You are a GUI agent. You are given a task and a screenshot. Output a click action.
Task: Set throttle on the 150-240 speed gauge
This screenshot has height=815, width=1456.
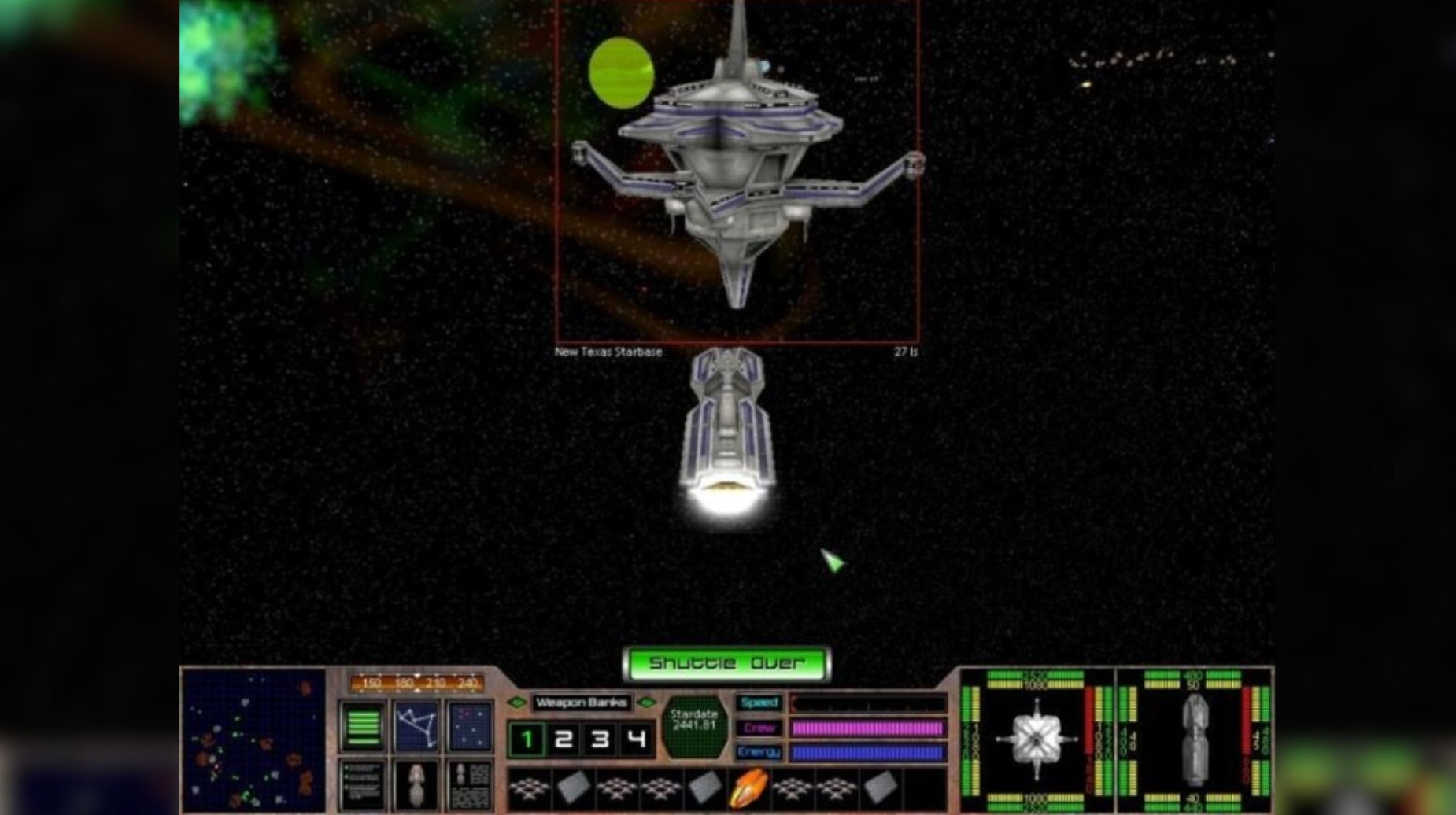417,683
